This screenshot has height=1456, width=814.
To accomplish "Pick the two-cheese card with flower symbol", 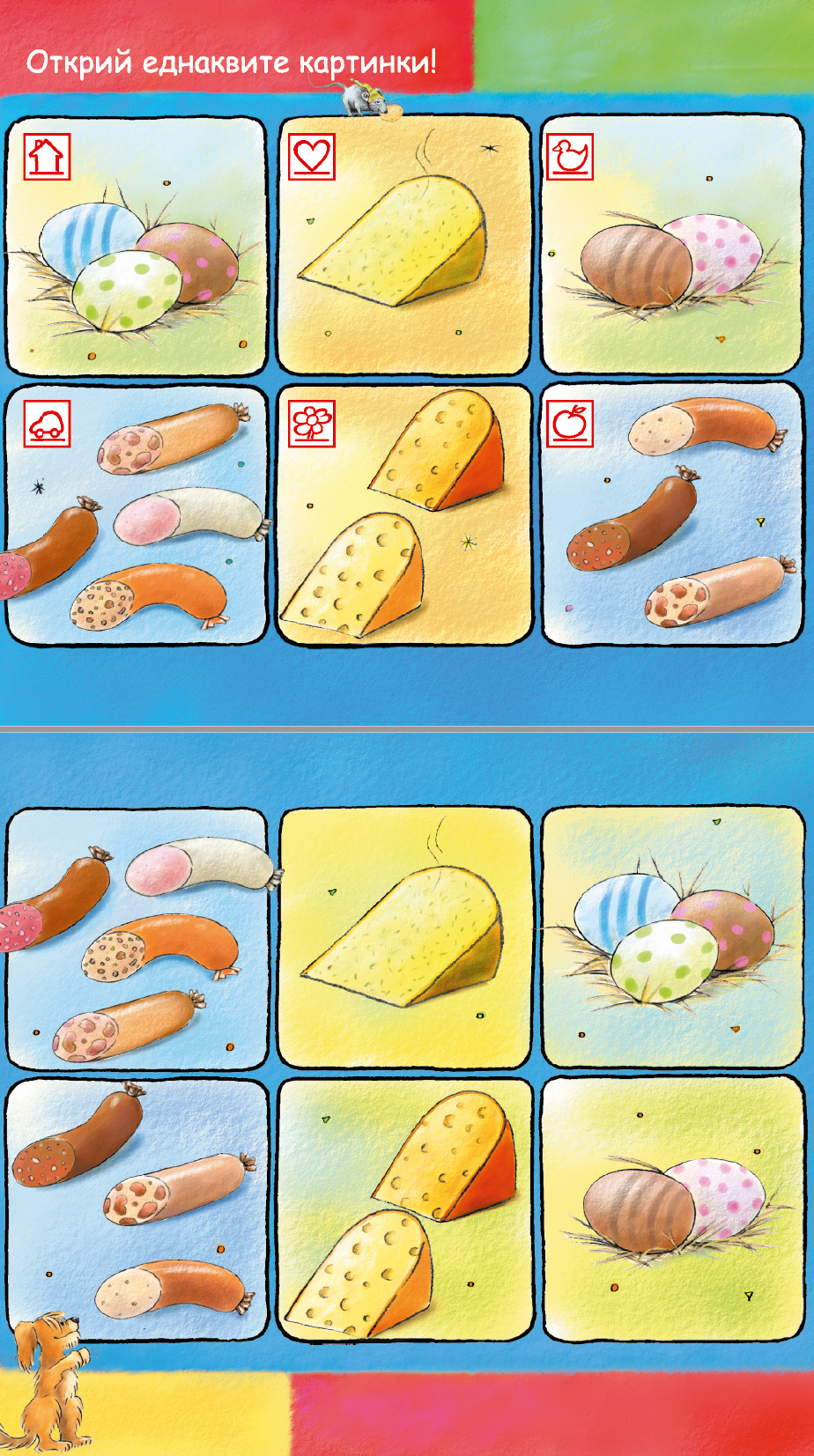I will click(404, 515).
